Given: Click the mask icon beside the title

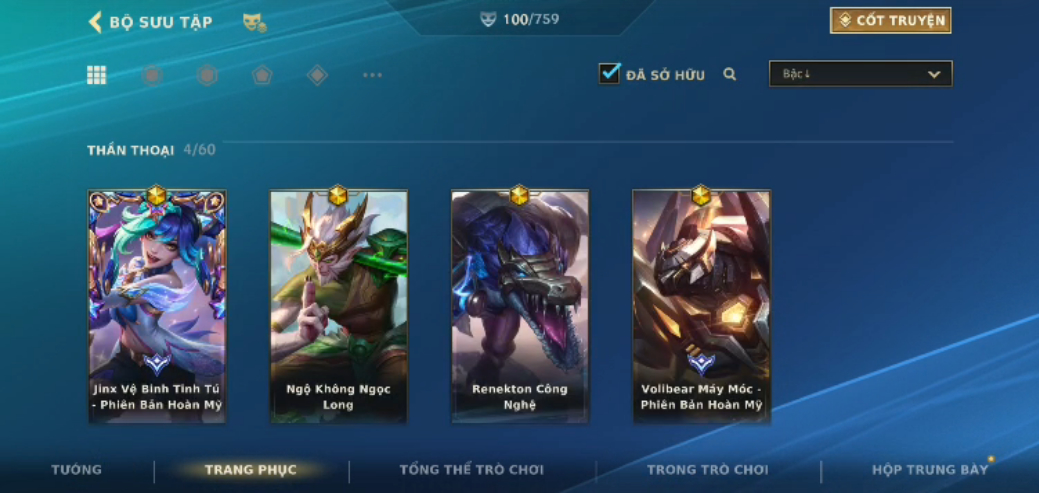Looking at the screenshot, I should pos(254,22).
